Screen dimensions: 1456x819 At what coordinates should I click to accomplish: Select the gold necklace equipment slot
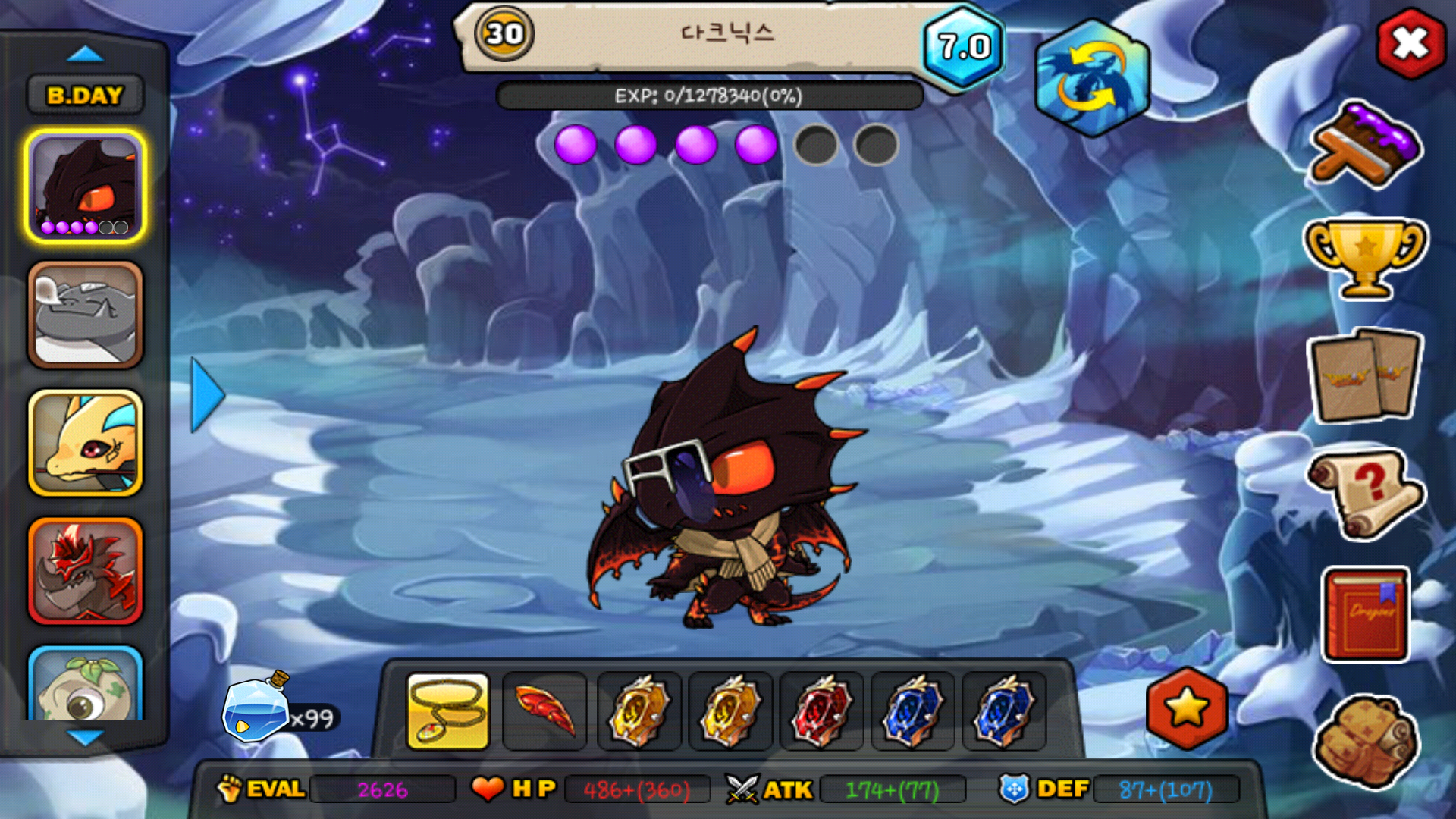448,711
